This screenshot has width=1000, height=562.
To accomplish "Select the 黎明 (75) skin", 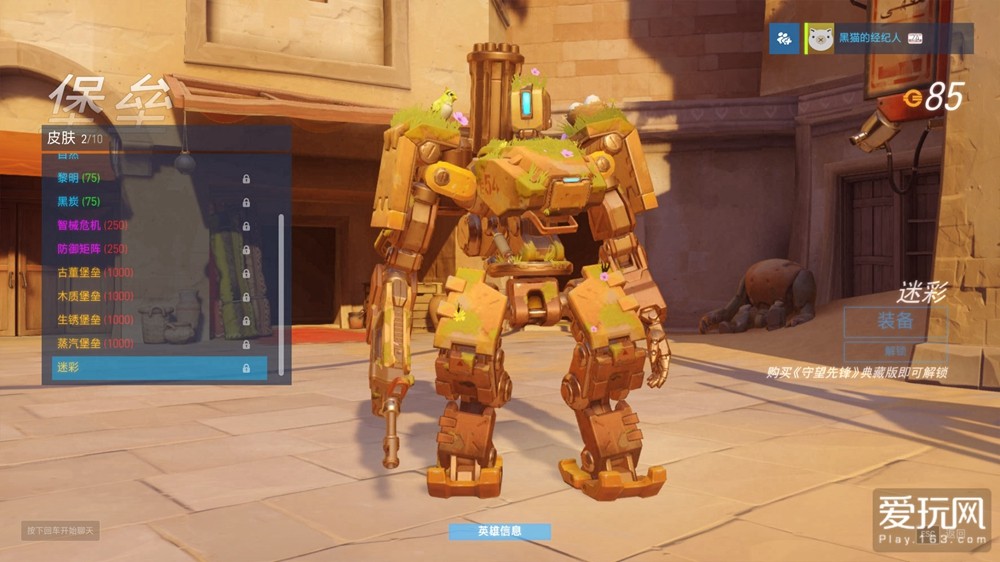I will click(150, 178).
